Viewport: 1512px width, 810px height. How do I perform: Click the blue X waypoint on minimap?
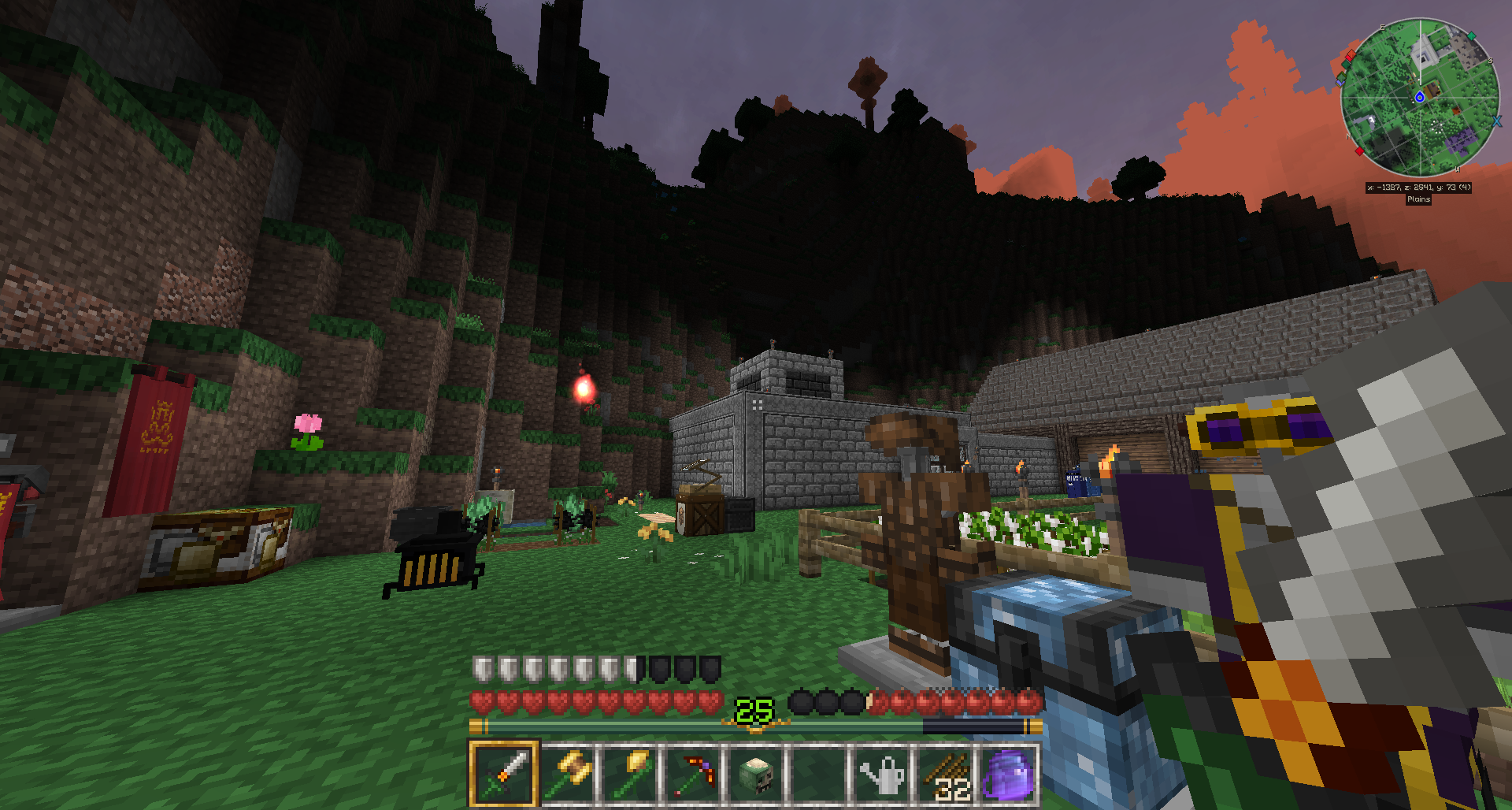click(1496, 121)
